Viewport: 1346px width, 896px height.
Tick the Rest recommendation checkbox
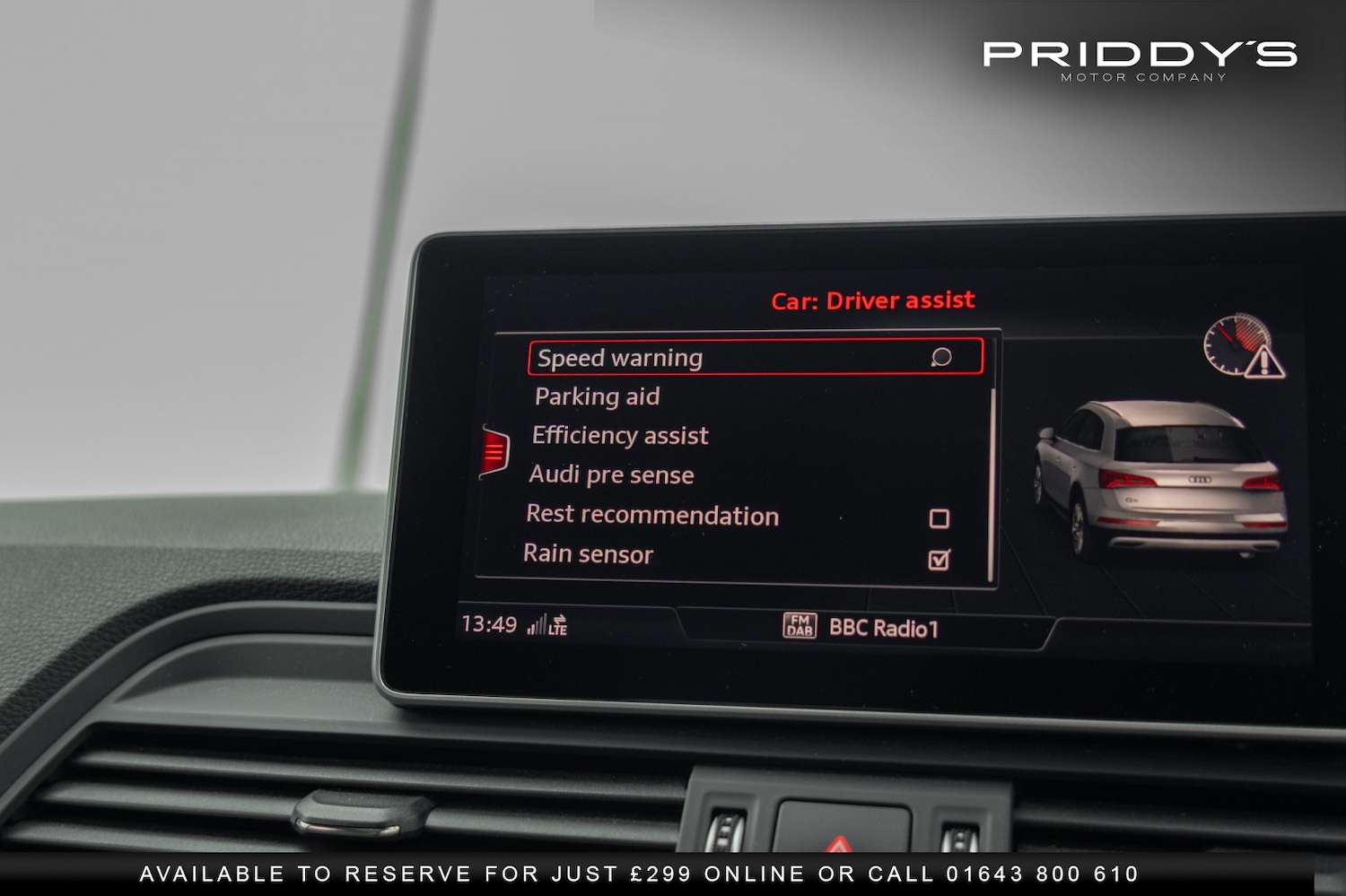[x=940, y=517]
